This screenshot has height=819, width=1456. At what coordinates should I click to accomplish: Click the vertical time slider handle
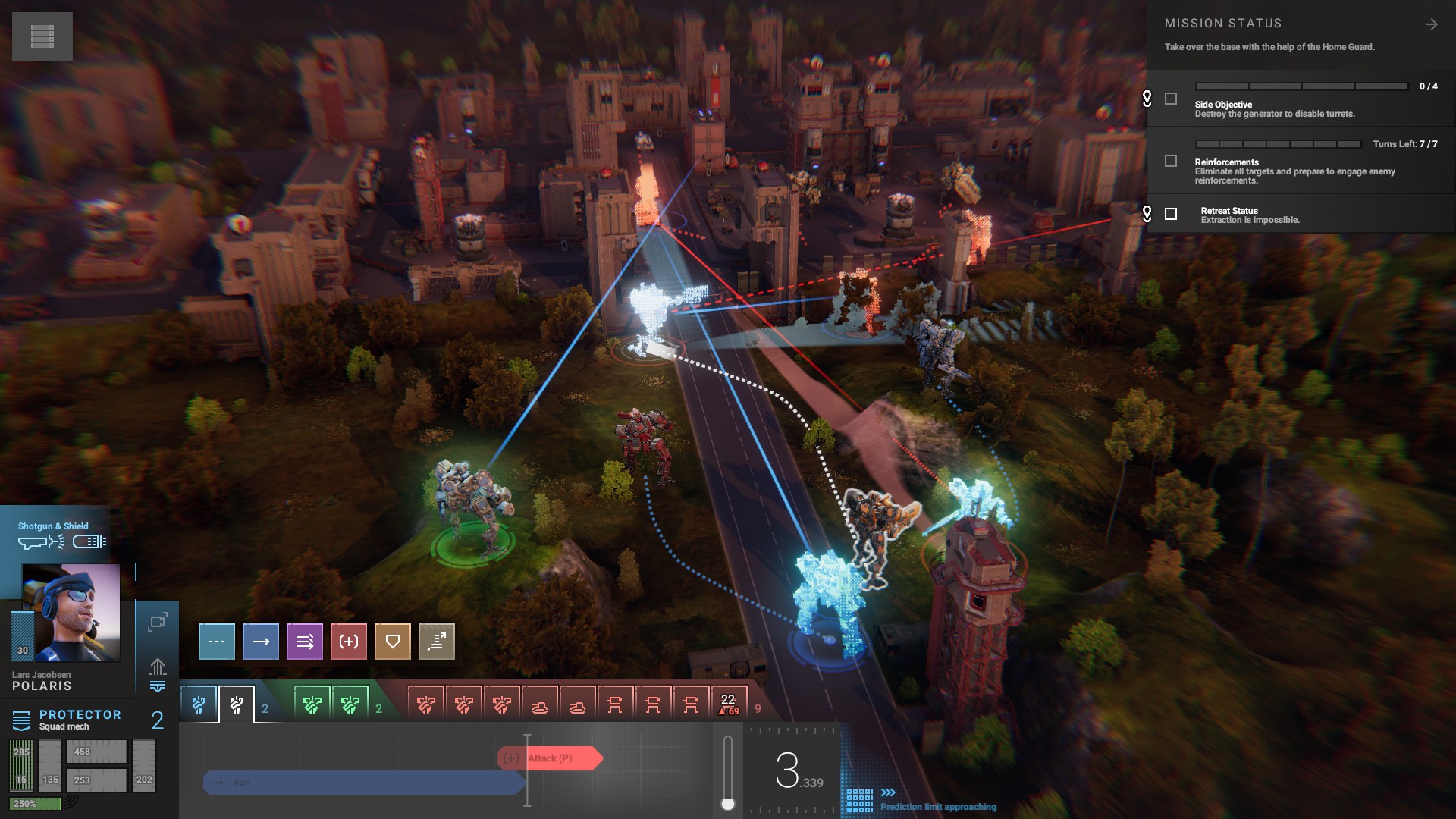point(728,804)
